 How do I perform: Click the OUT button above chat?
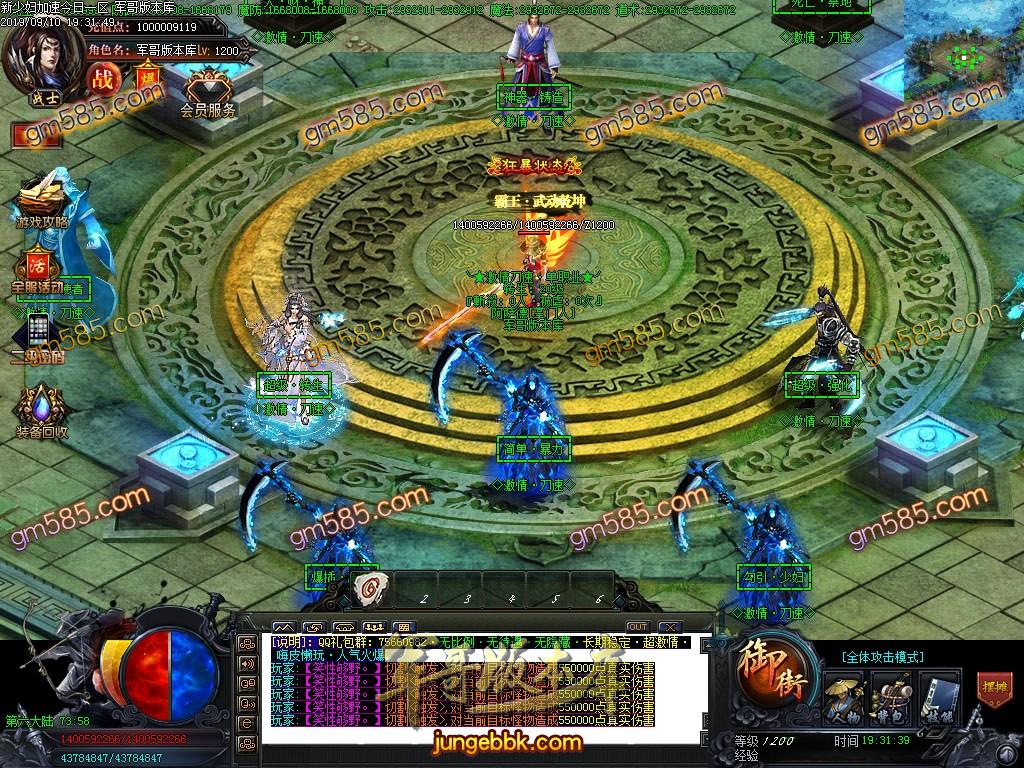click(638, 627)
